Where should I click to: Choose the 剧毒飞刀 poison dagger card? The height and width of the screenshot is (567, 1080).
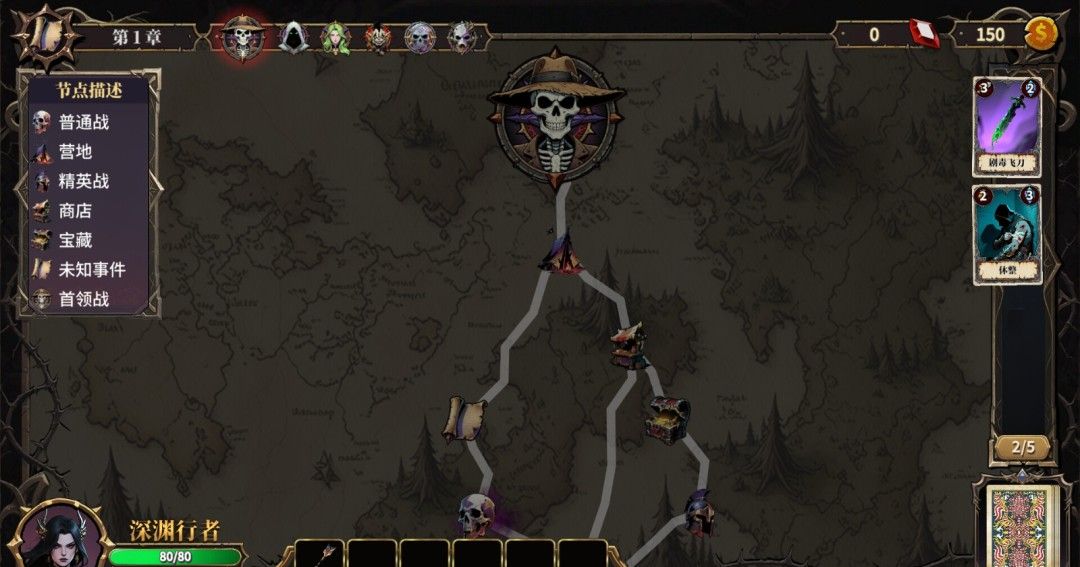click(x=1007, y=126)
